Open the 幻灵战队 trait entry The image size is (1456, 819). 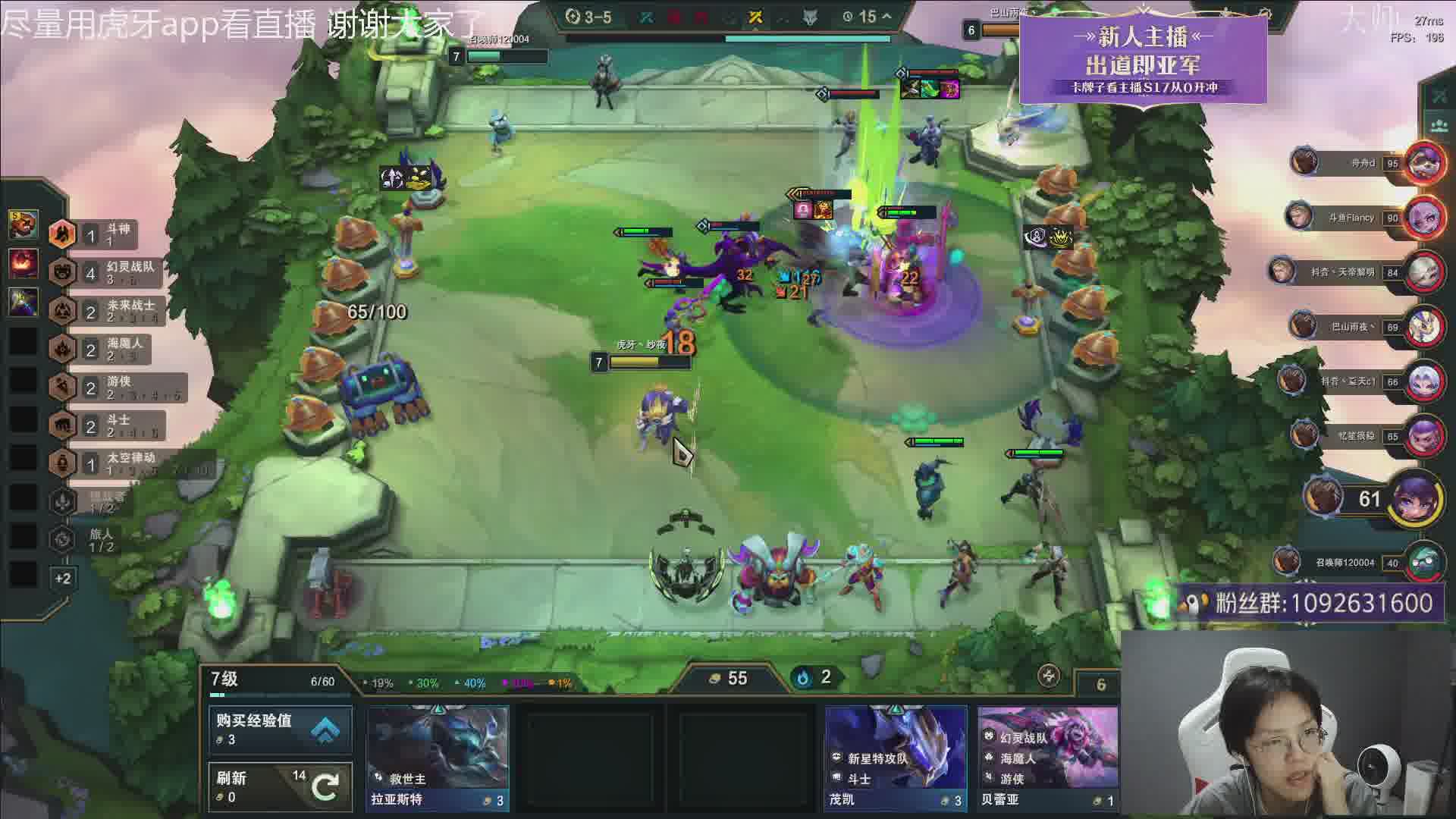[x=106, y=272]
